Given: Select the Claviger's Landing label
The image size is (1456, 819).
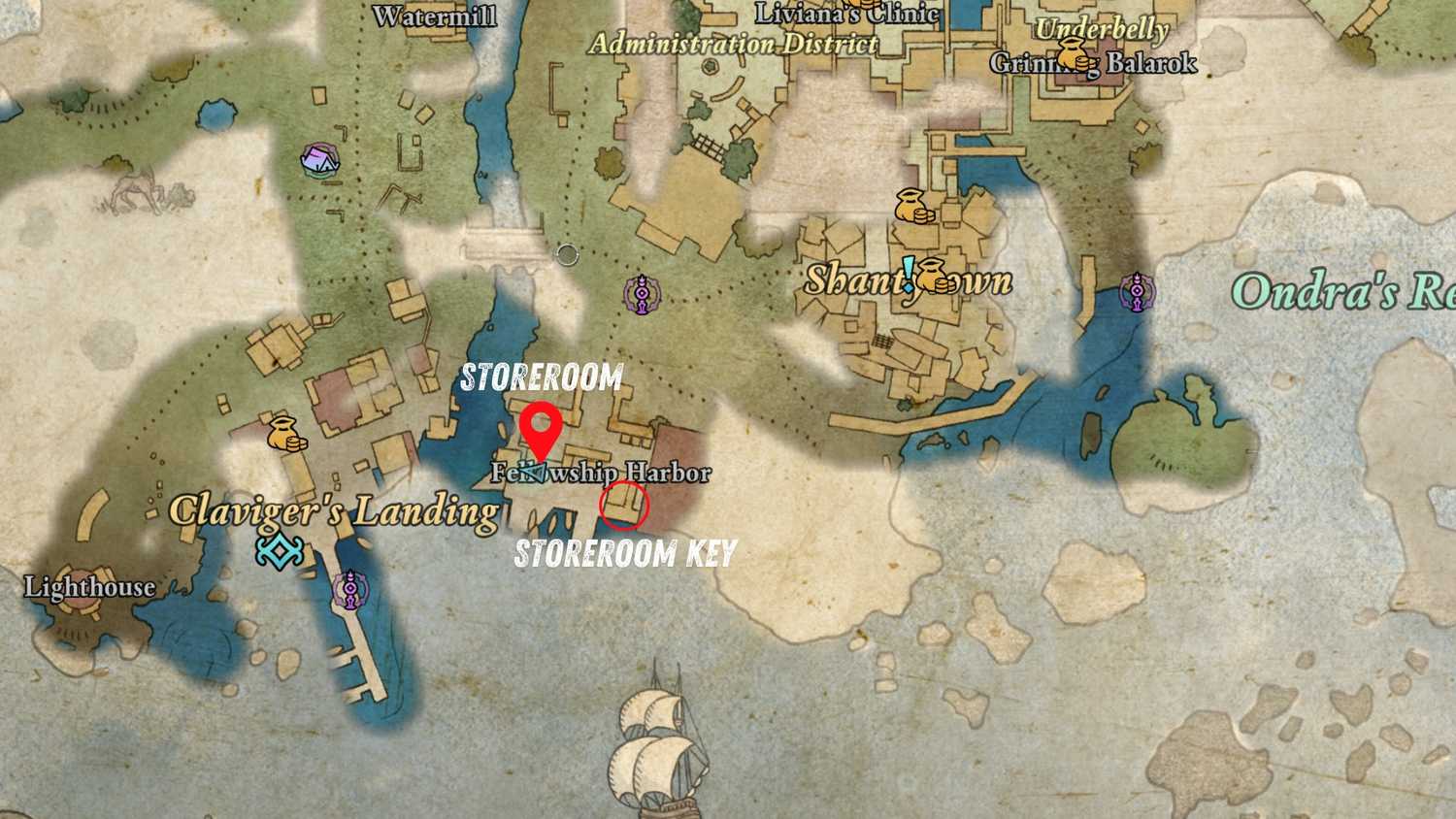Looking at the screenshot, I should pos(333,511).
